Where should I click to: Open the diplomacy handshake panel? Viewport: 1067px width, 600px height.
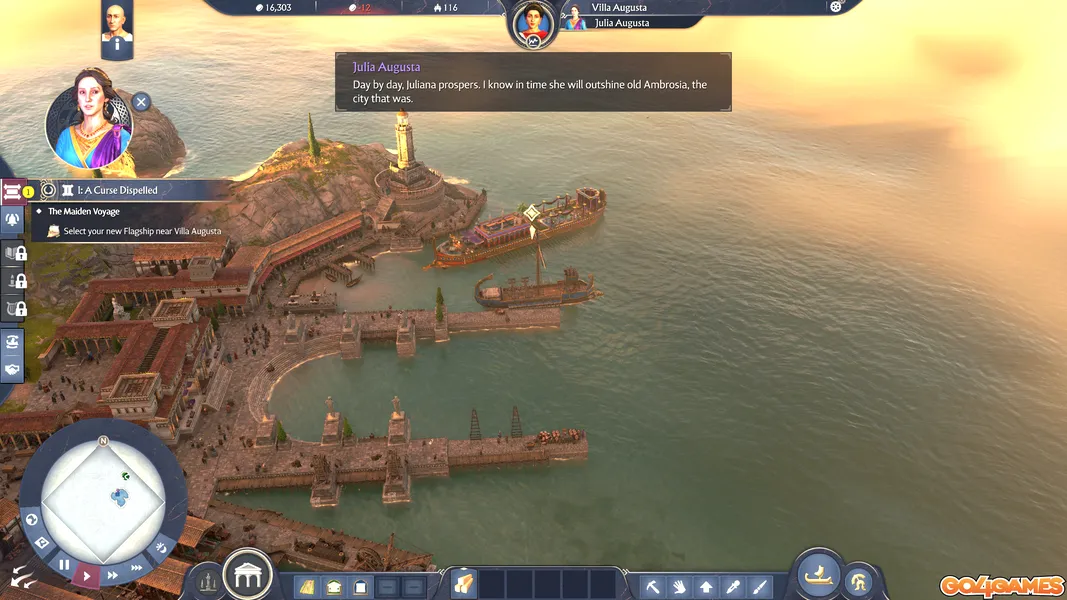(x=13, y=369)
